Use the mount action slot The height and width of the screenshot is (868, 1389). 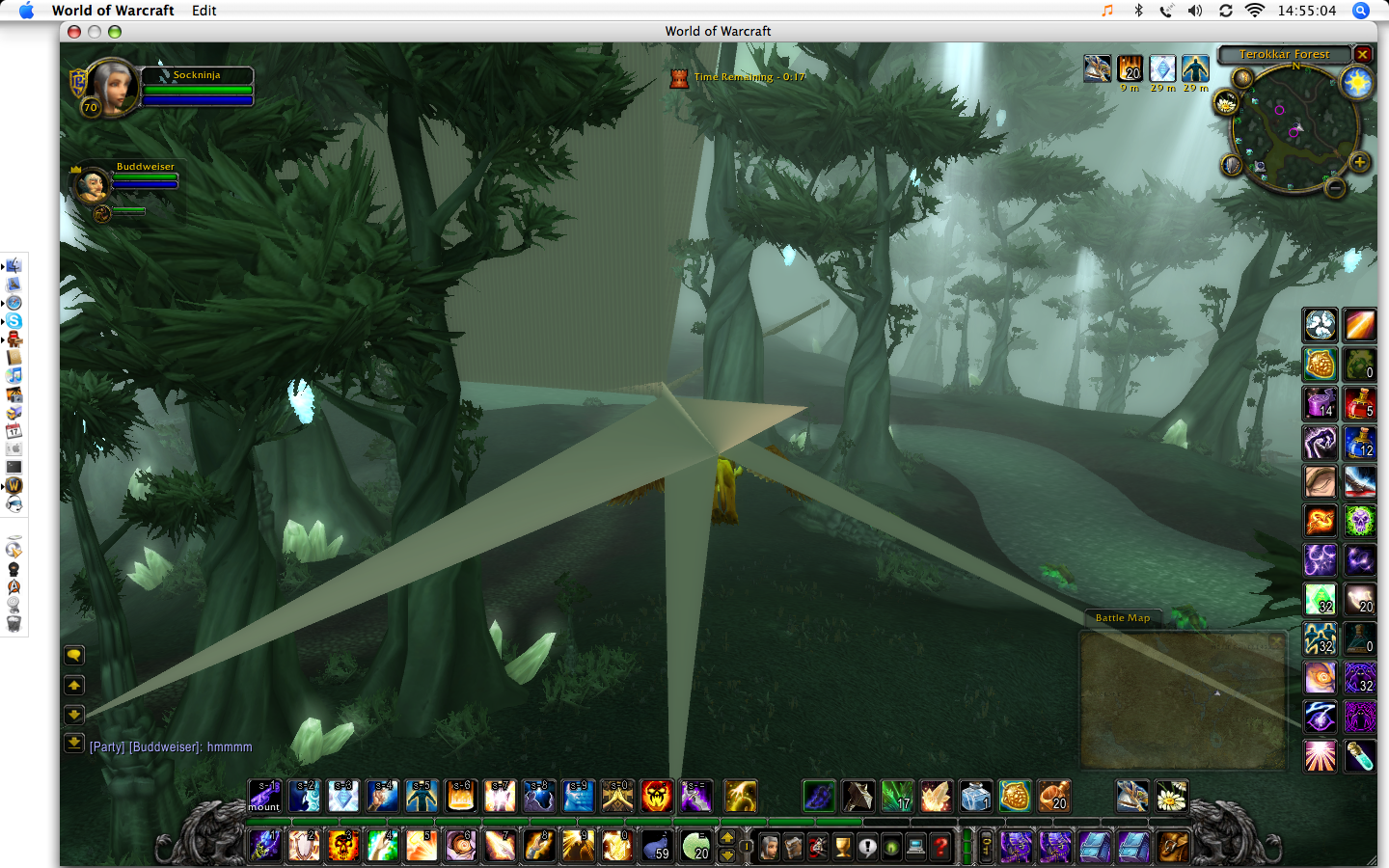pos(264,797)
